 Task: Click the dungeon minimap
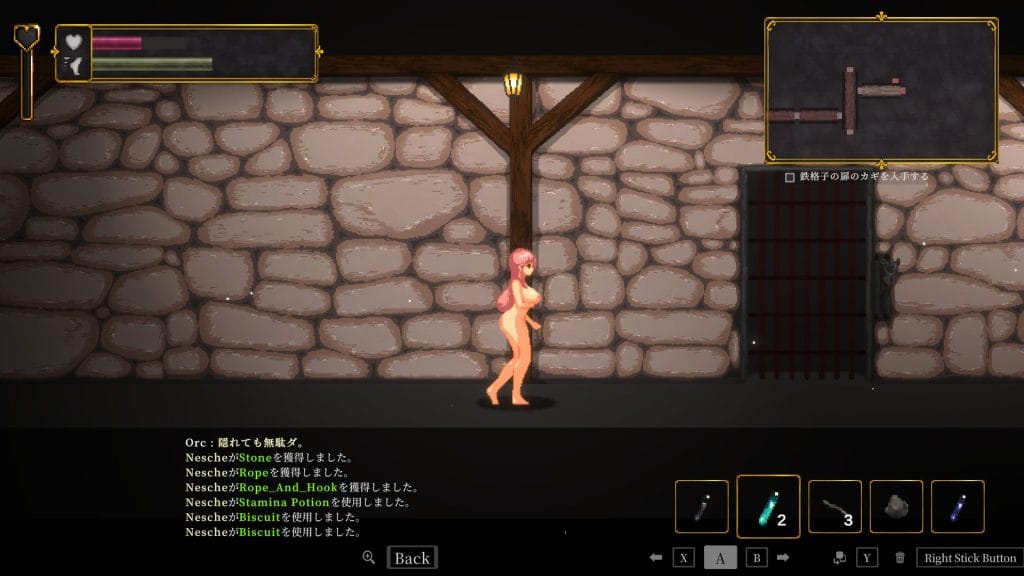pos(880,90)
